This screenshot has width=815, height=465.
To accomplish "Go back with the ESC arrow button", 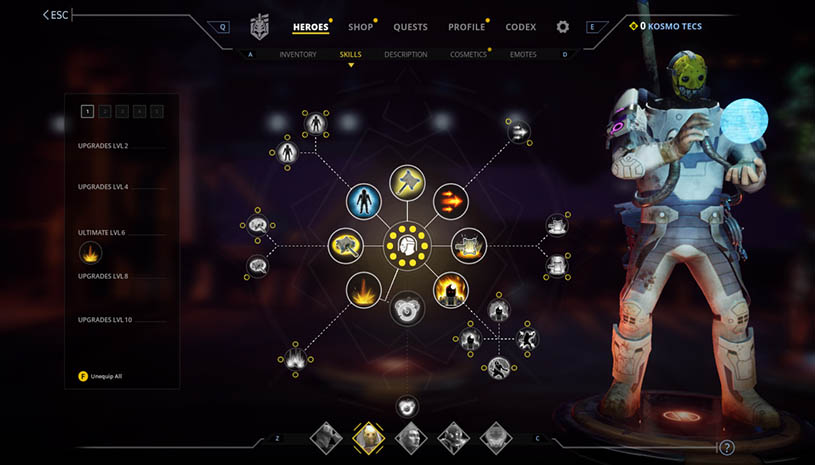I will (x=56, y=15).
